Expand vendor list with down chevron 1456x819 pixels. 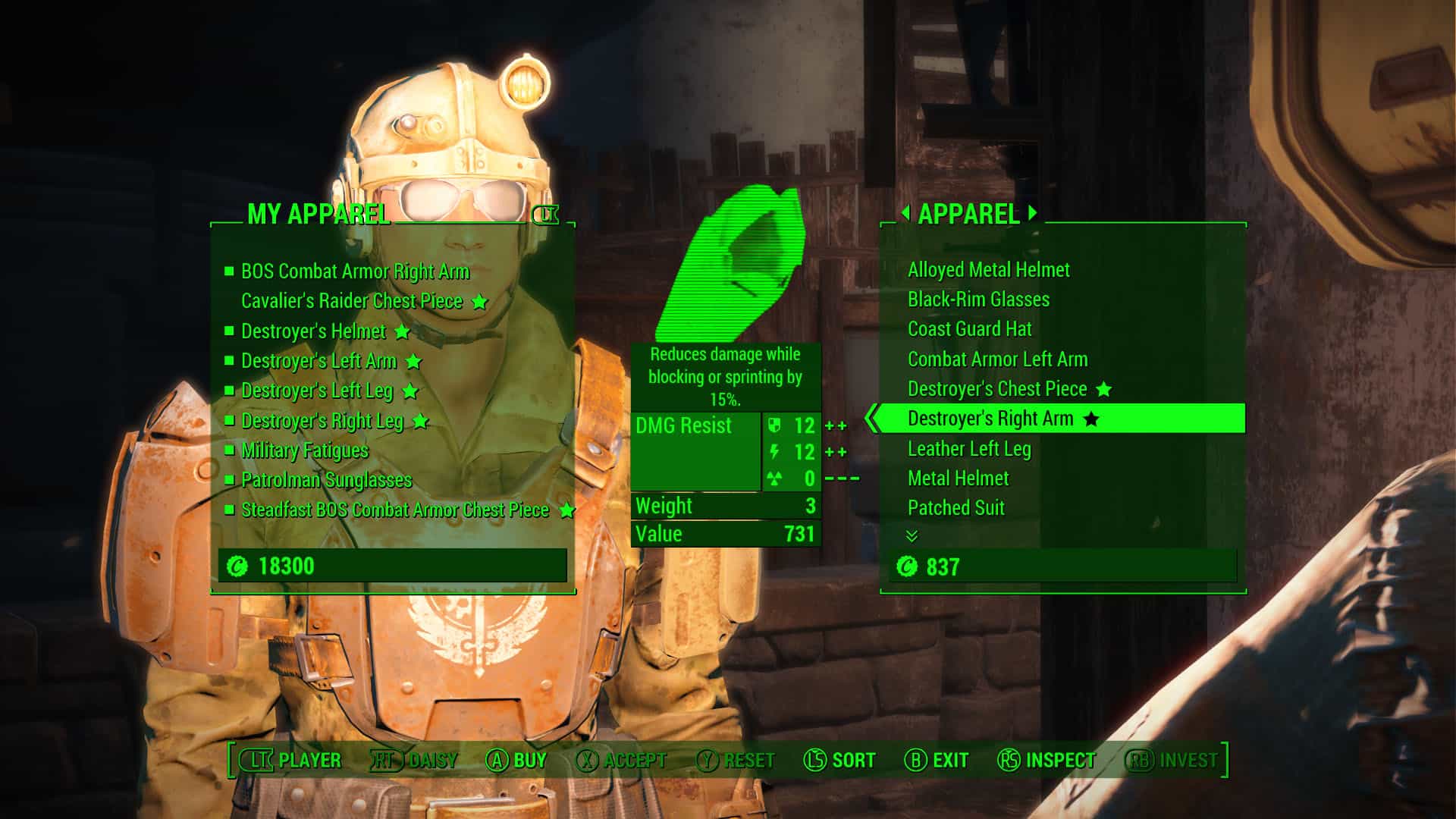(x=912, y=536)
